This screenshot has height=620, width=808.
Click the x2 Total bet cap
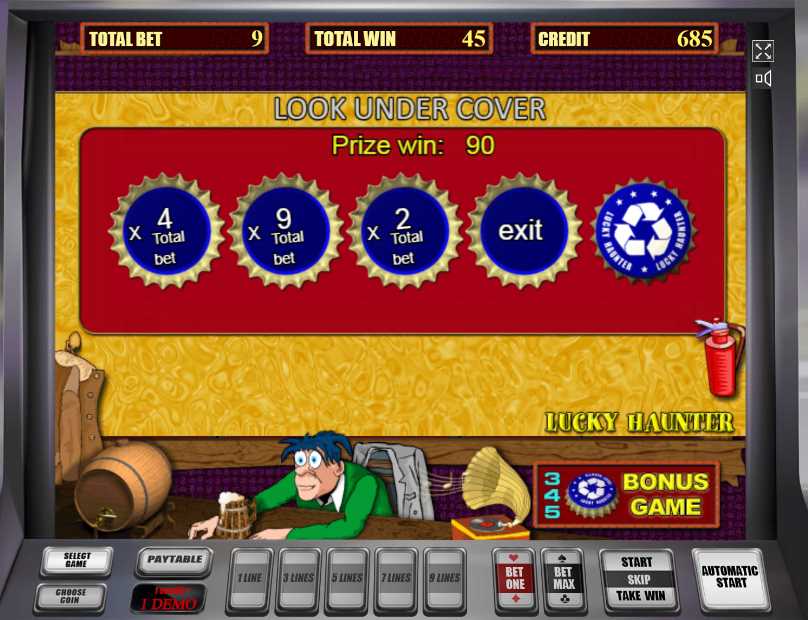404,231
